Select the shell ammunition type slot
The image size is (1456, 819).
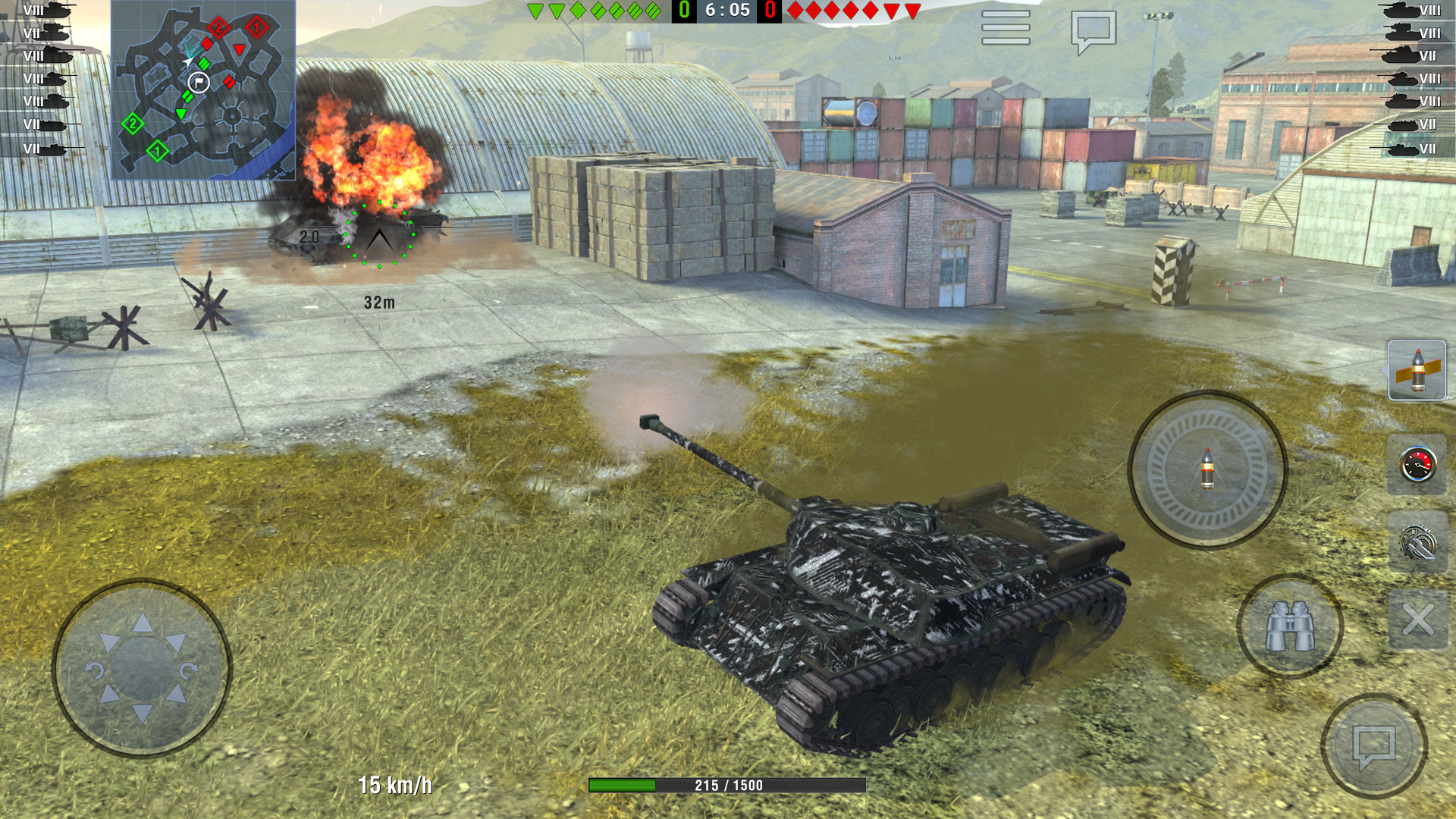tap(1417, 370)
